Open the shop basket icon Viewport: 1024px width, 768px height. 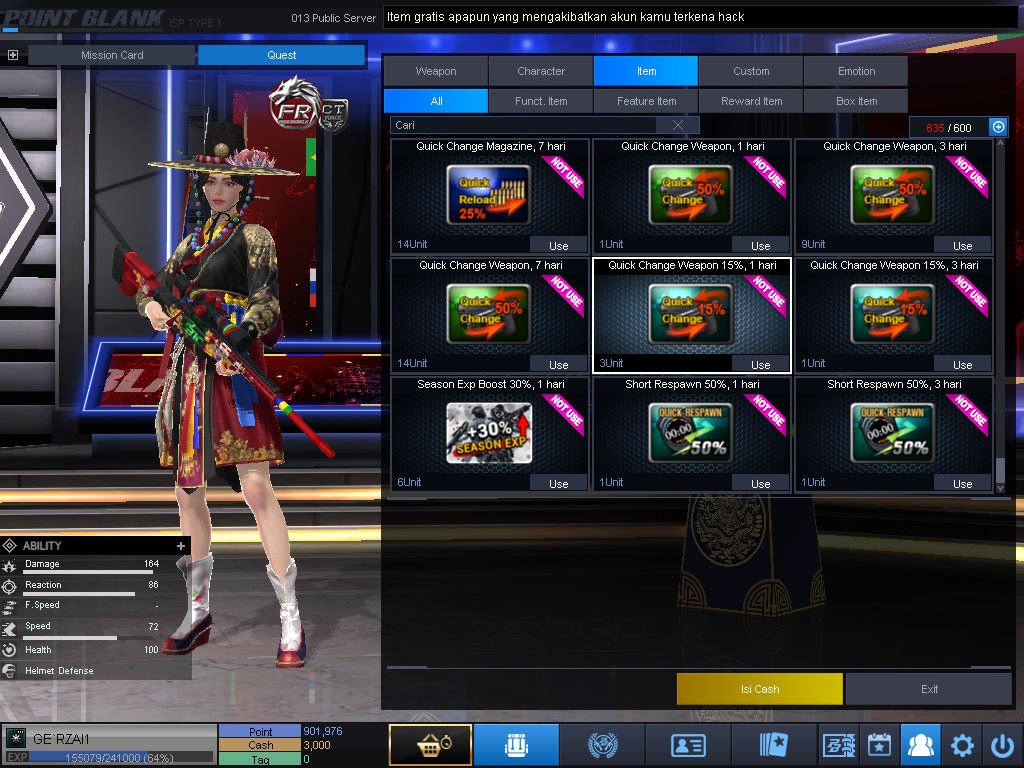tap(430, 745)
